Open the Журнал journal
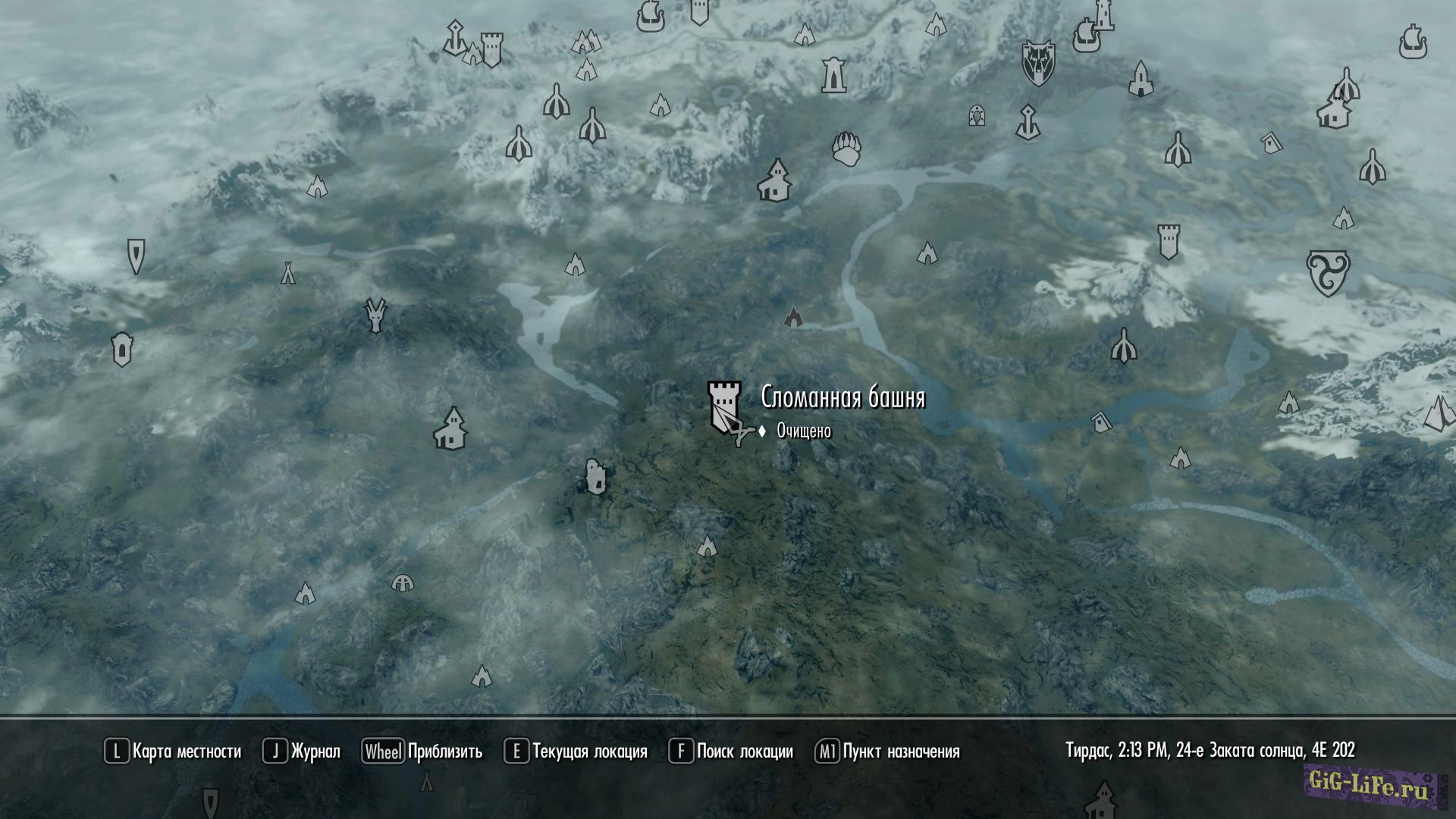The width and height of the screenshot is (1456, 819). pos(302,752)
